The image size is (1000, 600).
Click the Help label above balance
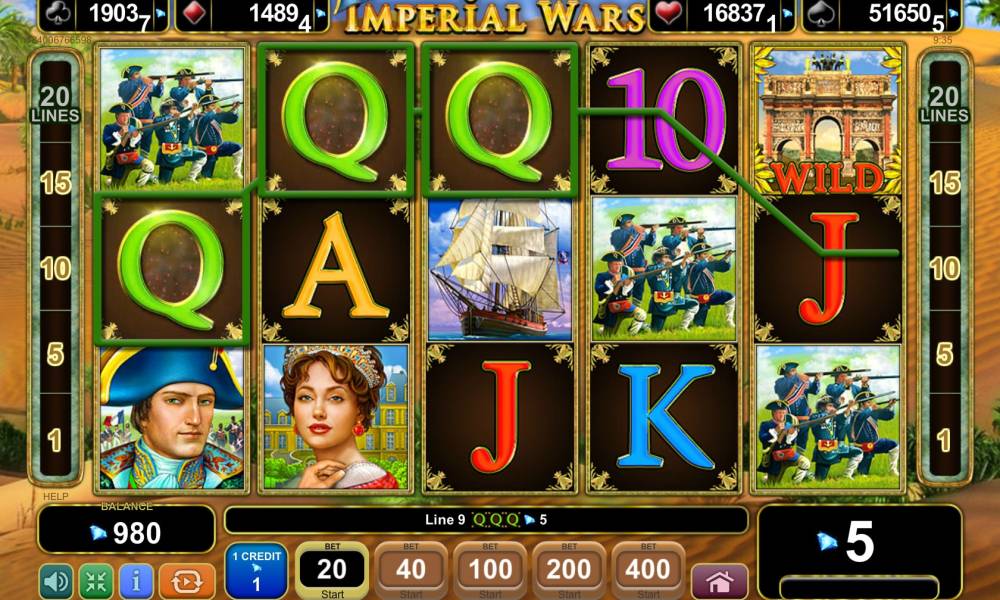pos(54,496)
